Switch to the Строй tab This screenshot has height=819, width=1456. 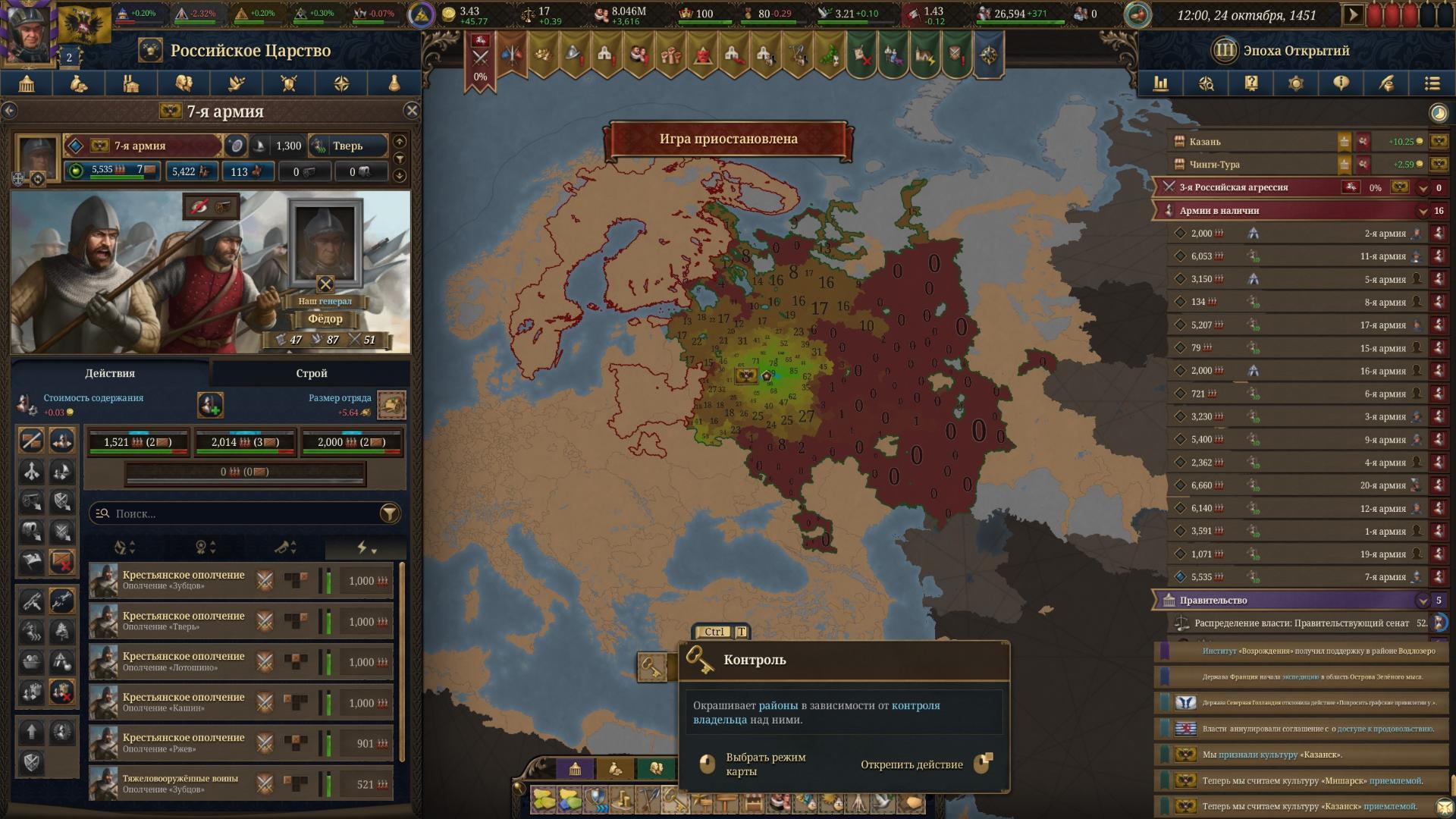click(x=311, y=373)
